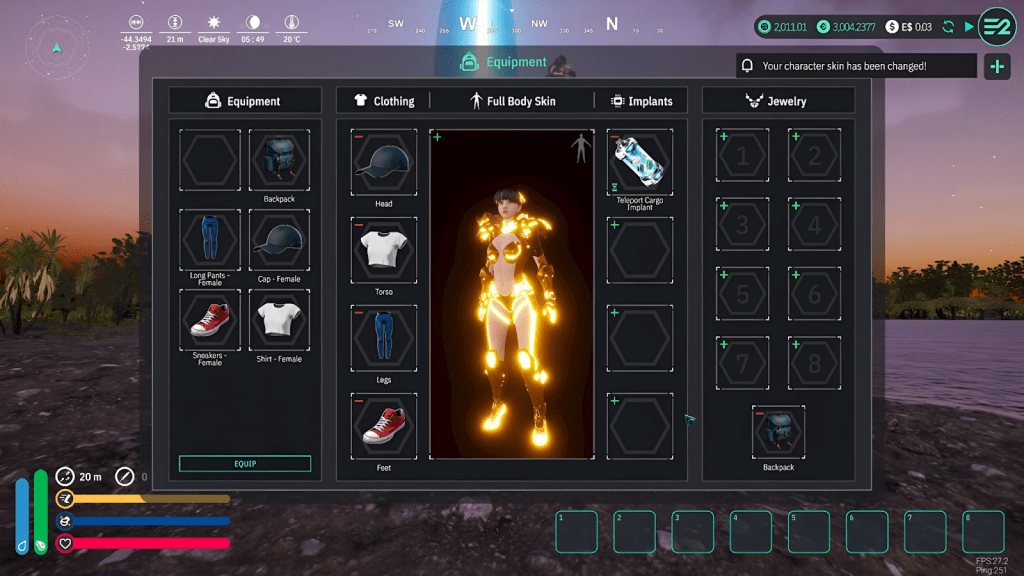Click the compass minimap circle
The image size is (1024, 576).
click(x=57, y=46)
